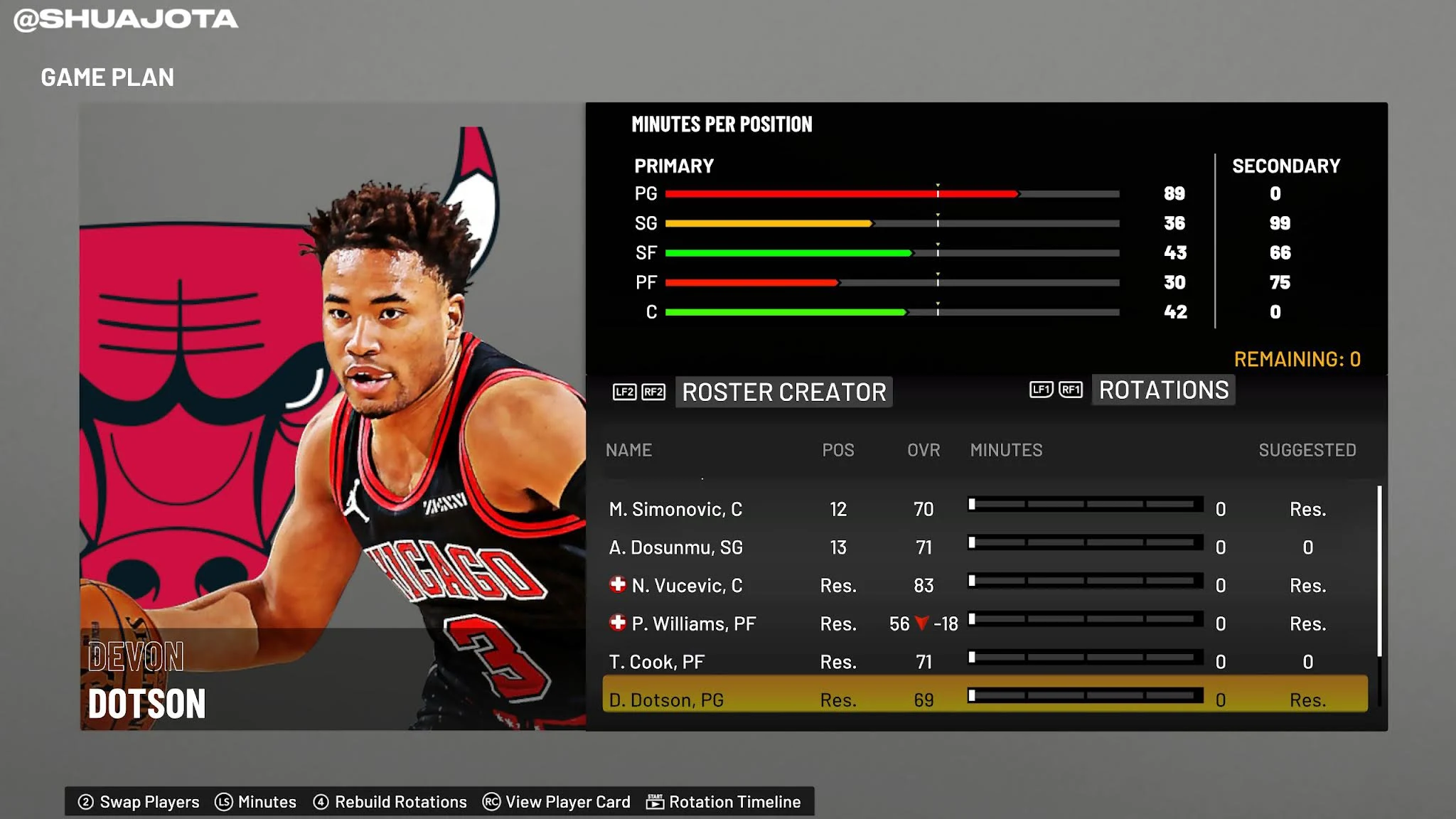Viewport: 1456px width, 819px height.
Task: Choose the A. Dosunmu roster row
Action: (675, 547)
